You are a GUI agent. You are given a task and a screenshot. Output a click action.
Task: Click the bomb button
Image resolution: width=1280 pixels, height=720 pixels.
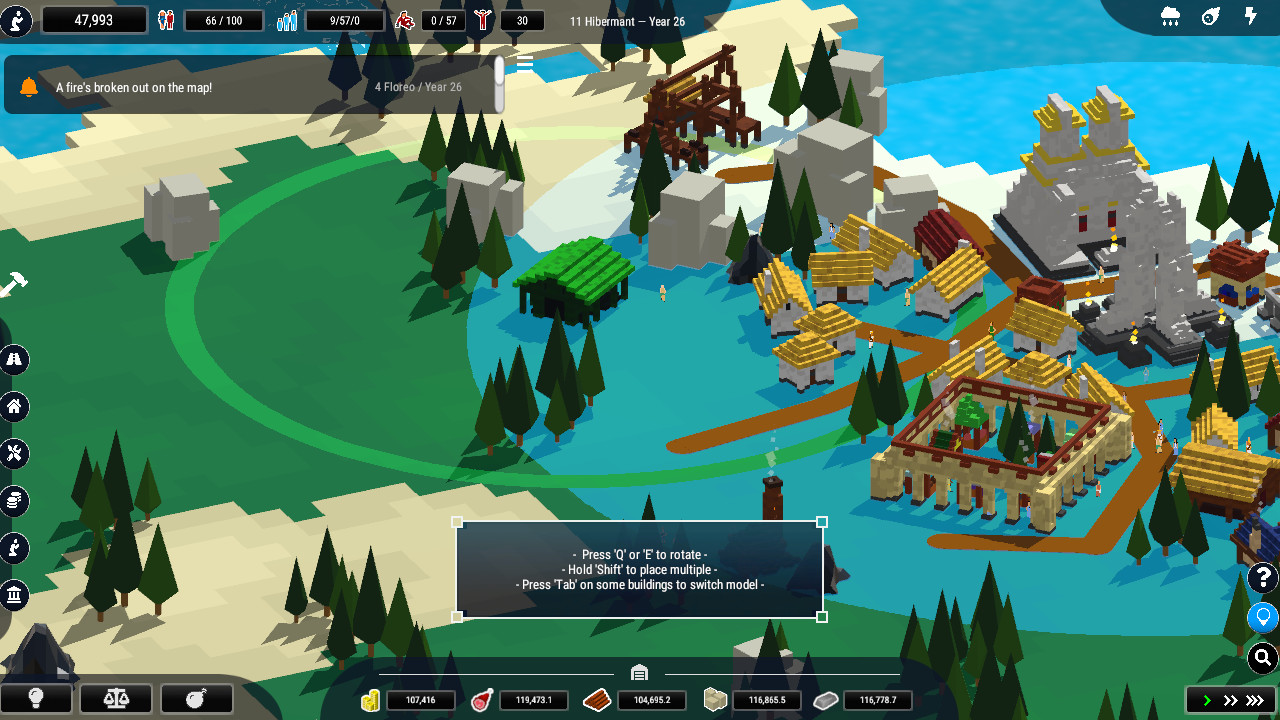coord(196,698)
